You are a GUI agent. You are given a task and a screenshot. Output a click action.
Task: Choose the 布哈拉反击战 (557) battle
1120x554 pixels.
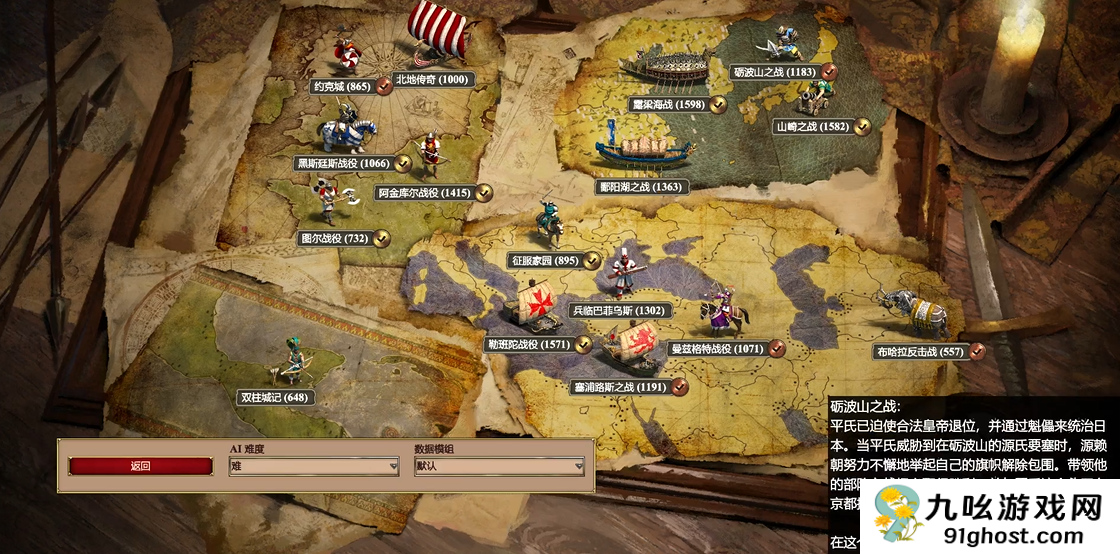919,351
